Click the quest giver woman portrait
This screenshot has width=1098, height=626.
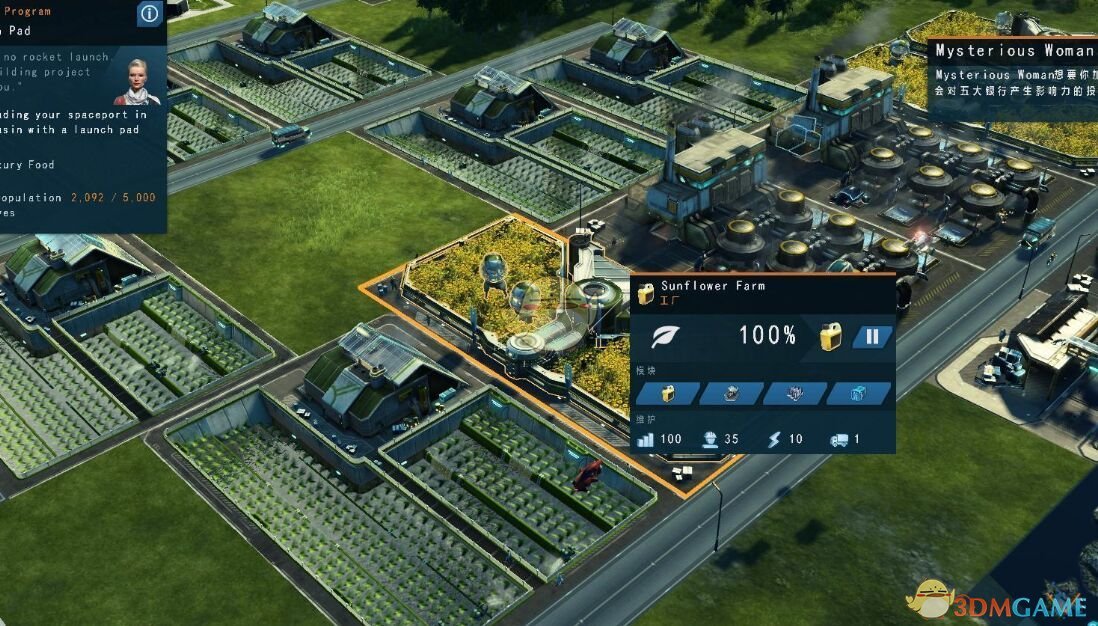[x=137, y=82]
